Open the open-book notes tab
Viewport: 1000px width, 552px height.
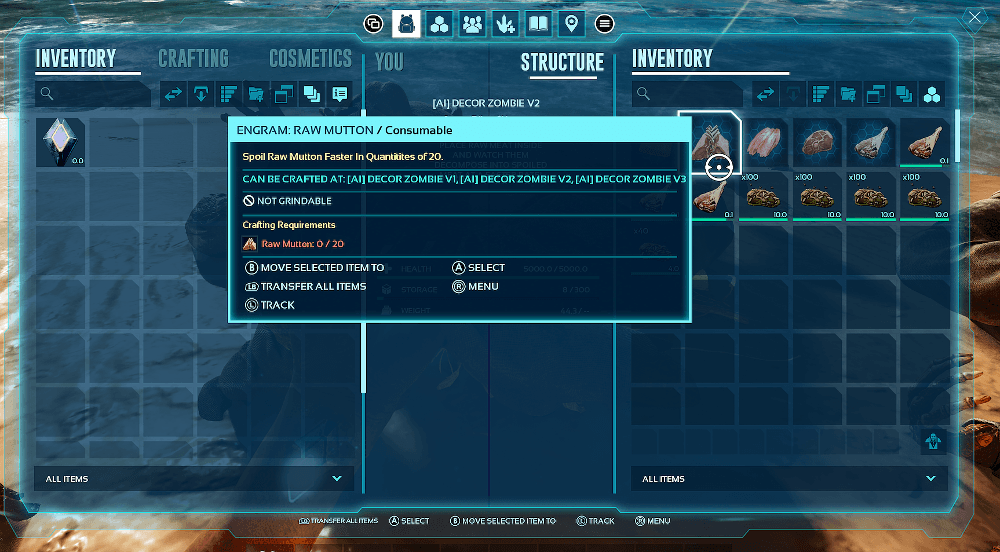point(538,23)
